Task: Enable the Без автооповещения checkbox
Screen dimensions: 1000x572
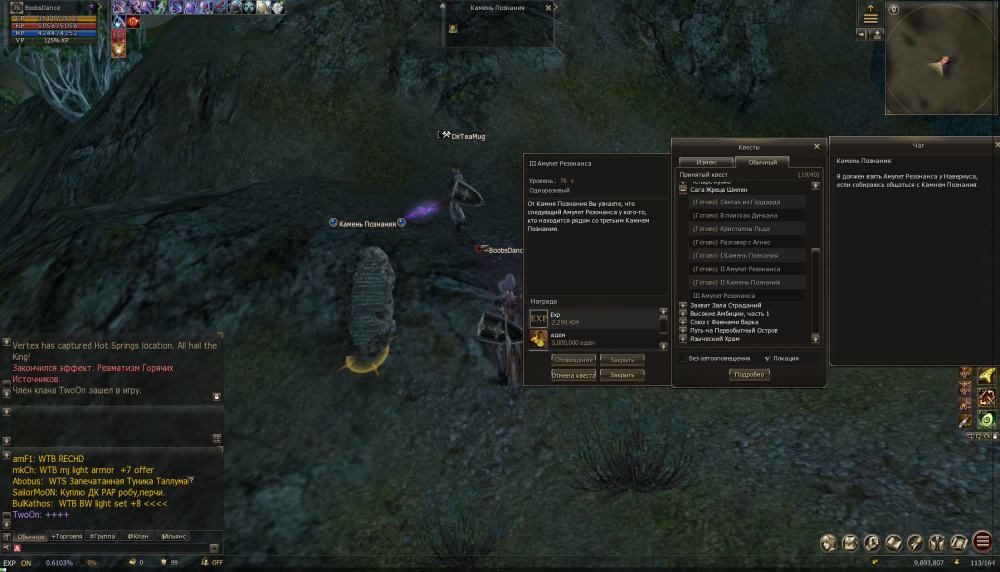Action: pos(683,357)
